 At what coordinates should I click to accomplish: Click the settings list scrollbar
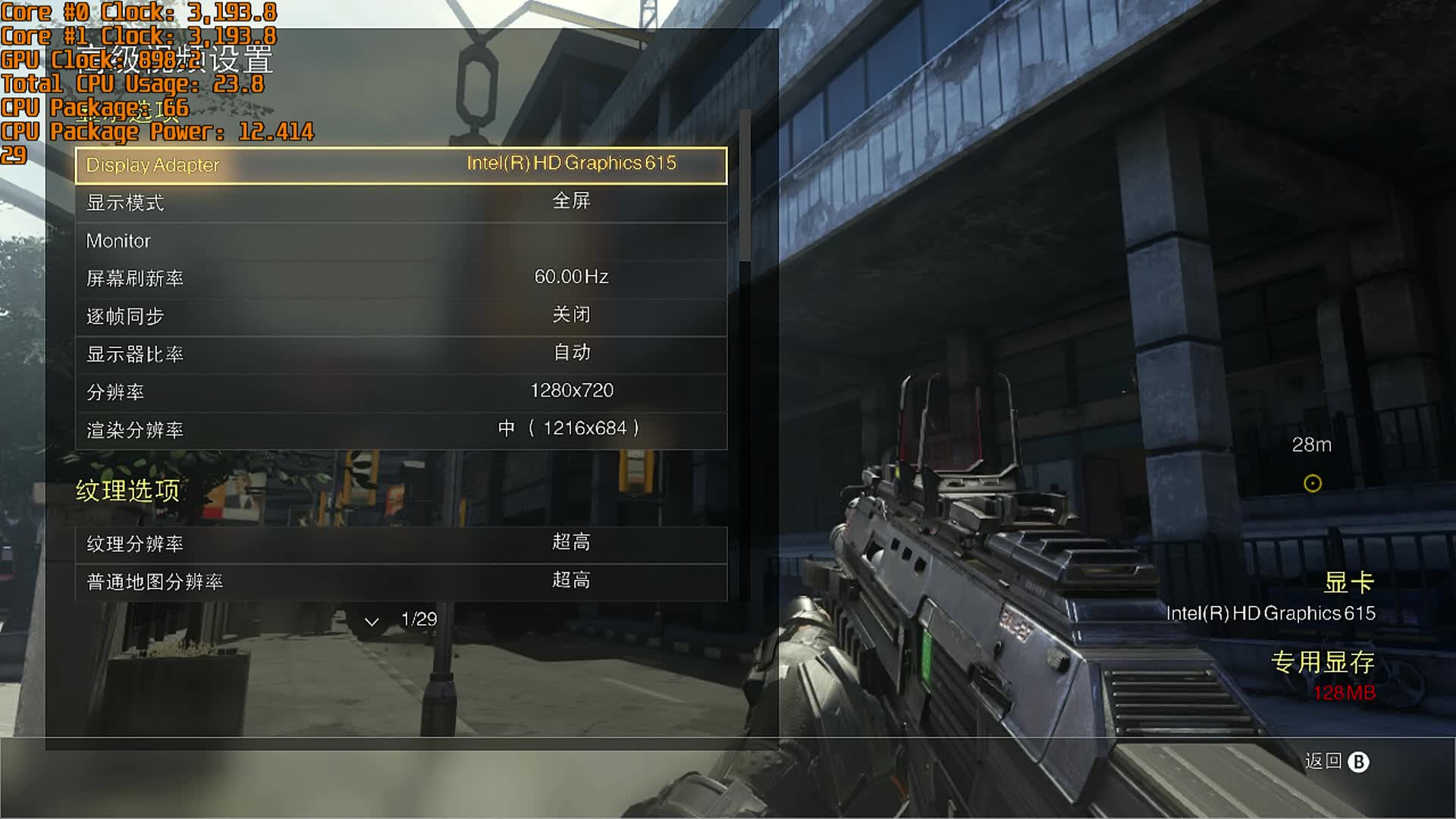click(745, 186)
